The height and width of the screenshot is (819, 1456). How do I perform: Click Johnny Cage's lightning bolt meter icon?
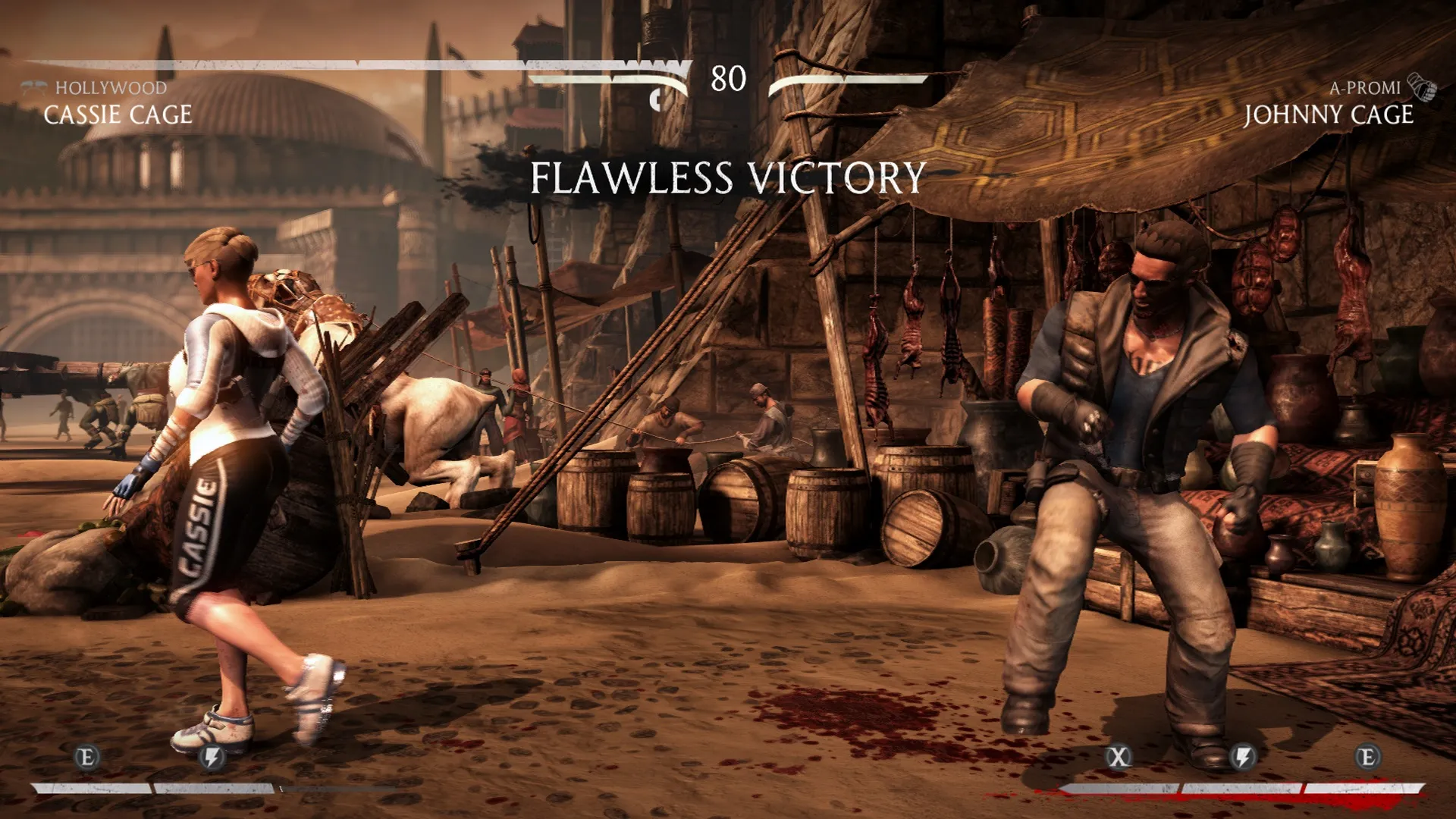[x=1243, y=757]
